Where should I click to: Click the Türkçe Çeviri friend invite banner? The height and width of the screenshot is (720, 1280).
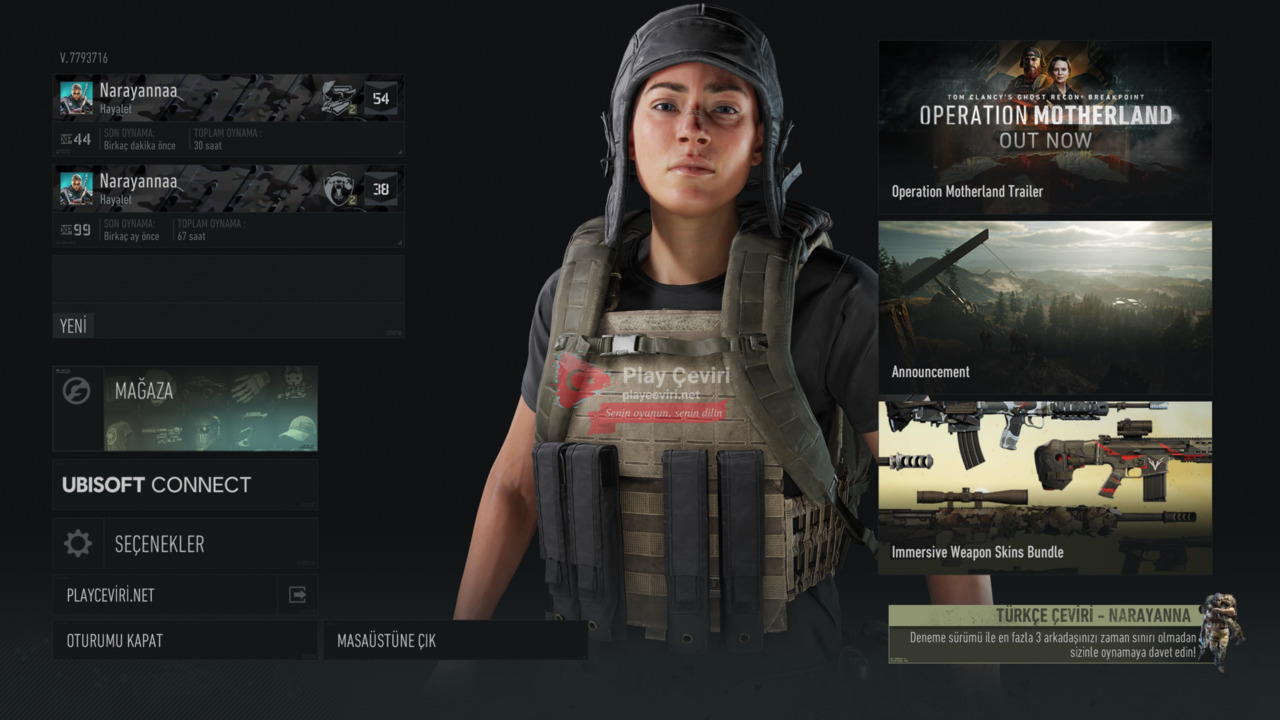click(x=1053, y=634)
